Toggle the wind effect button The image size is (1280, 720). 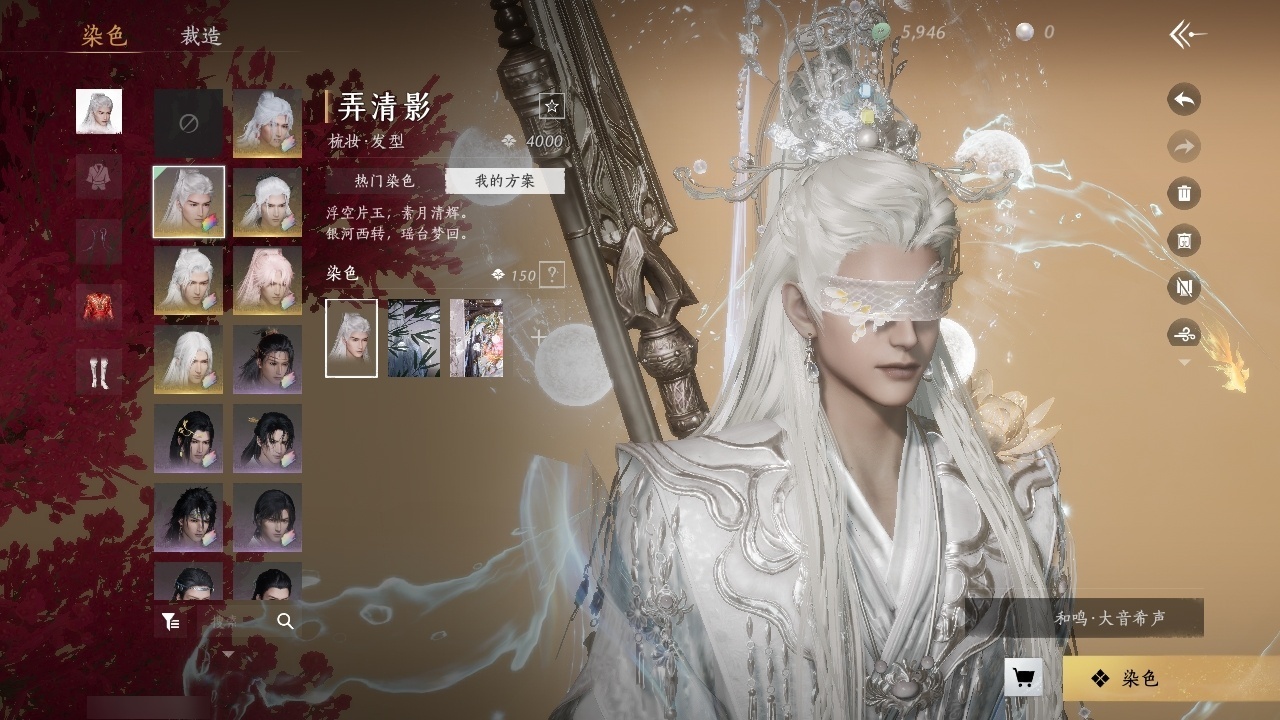(x=1184, y=334)
